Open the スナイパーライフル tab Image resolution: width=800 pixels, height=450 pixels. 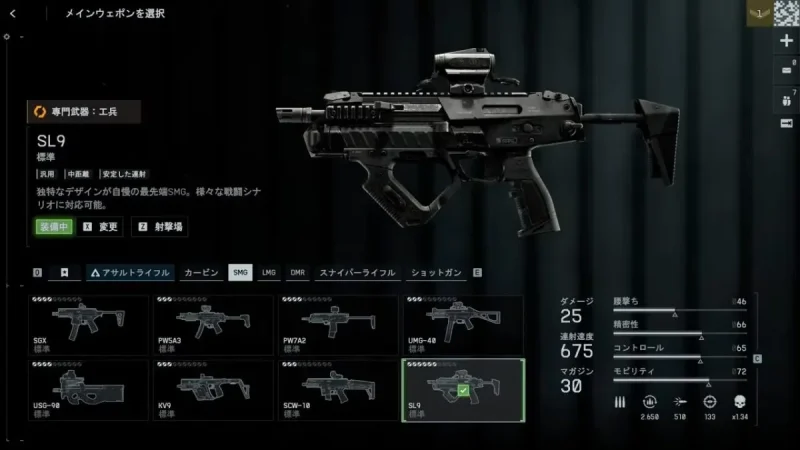[x=357, y=272]
